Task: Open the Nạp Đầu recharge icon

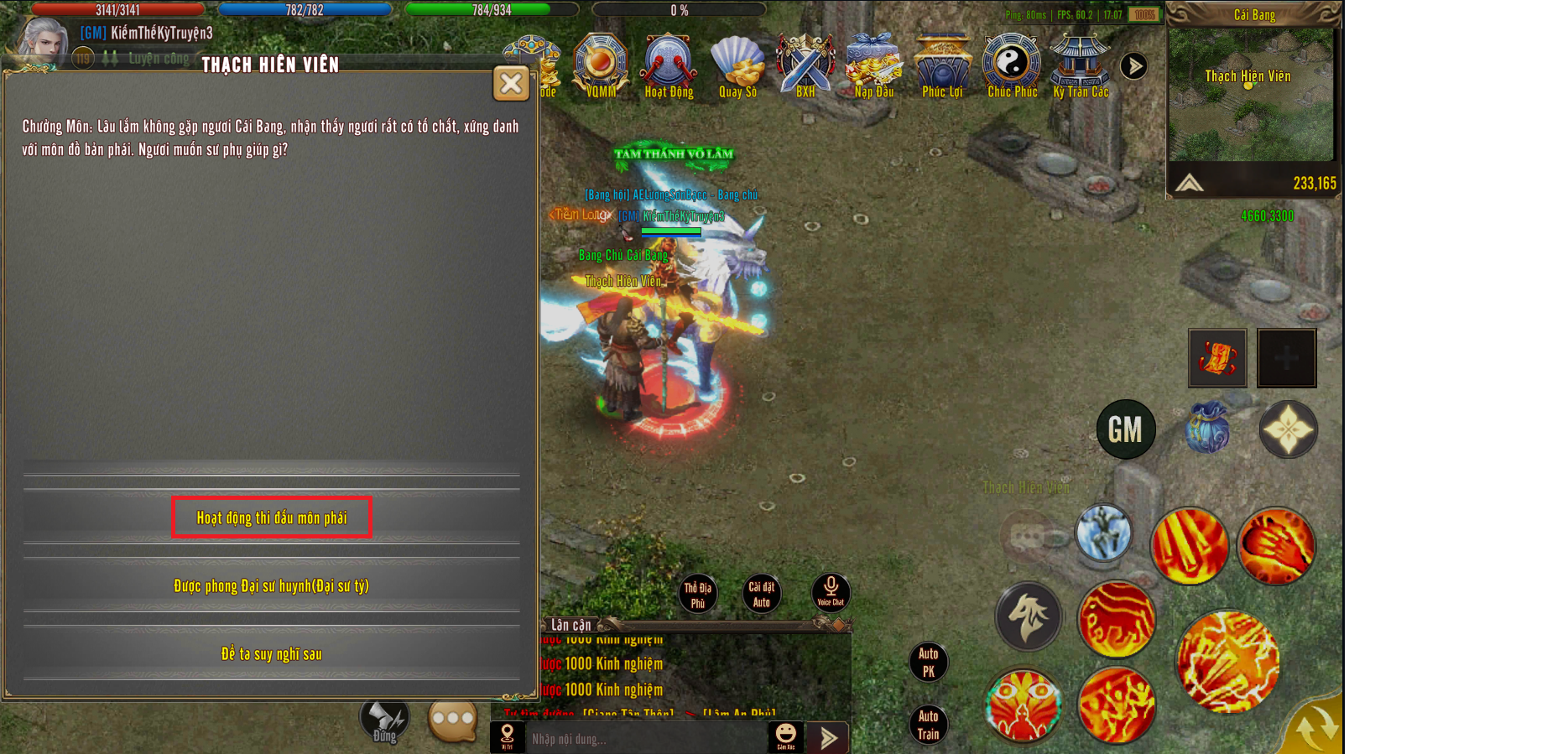Action: (873, 65)
